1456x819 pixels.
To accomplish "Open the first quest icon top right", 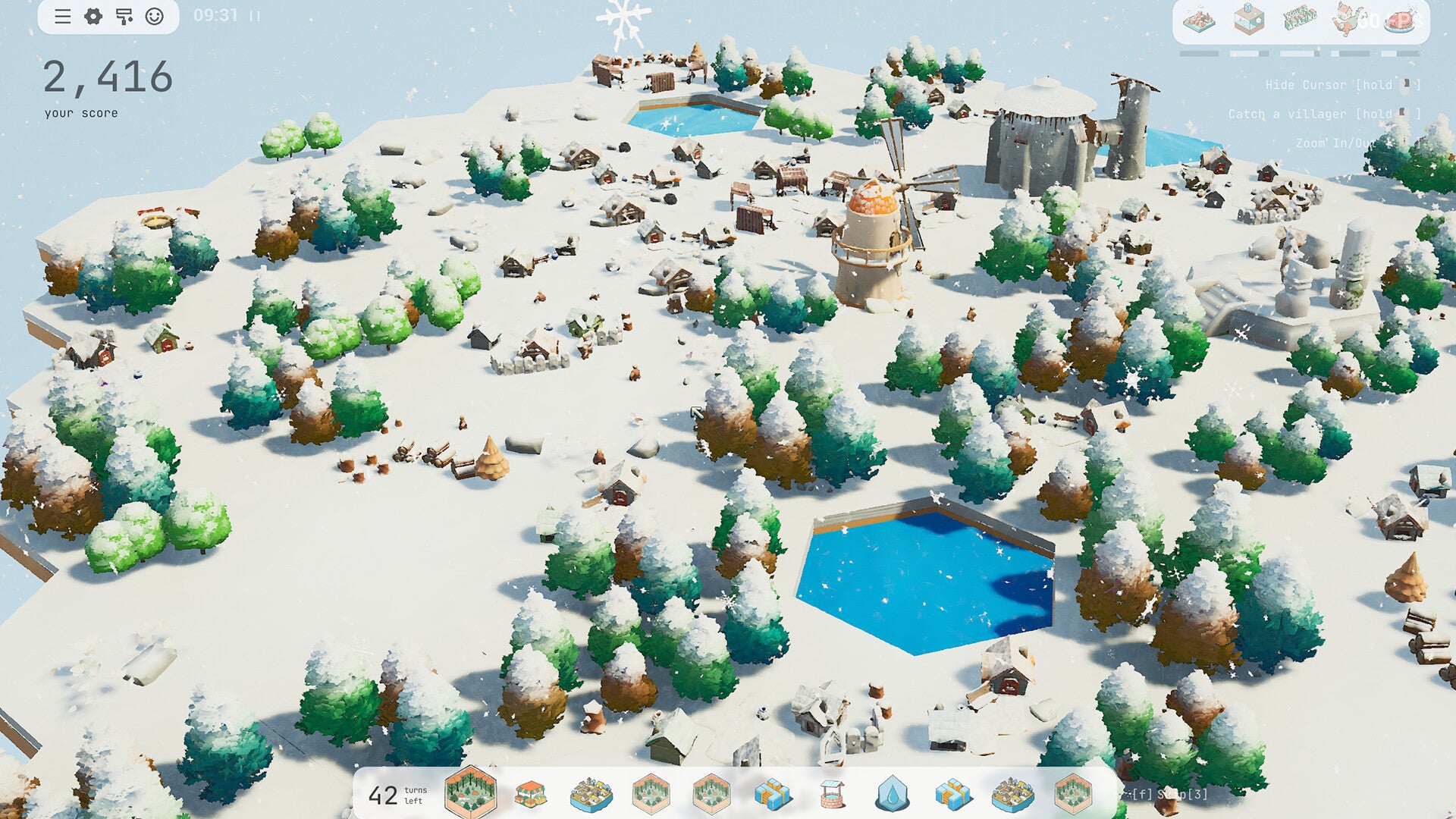I will coord(1200,18).
